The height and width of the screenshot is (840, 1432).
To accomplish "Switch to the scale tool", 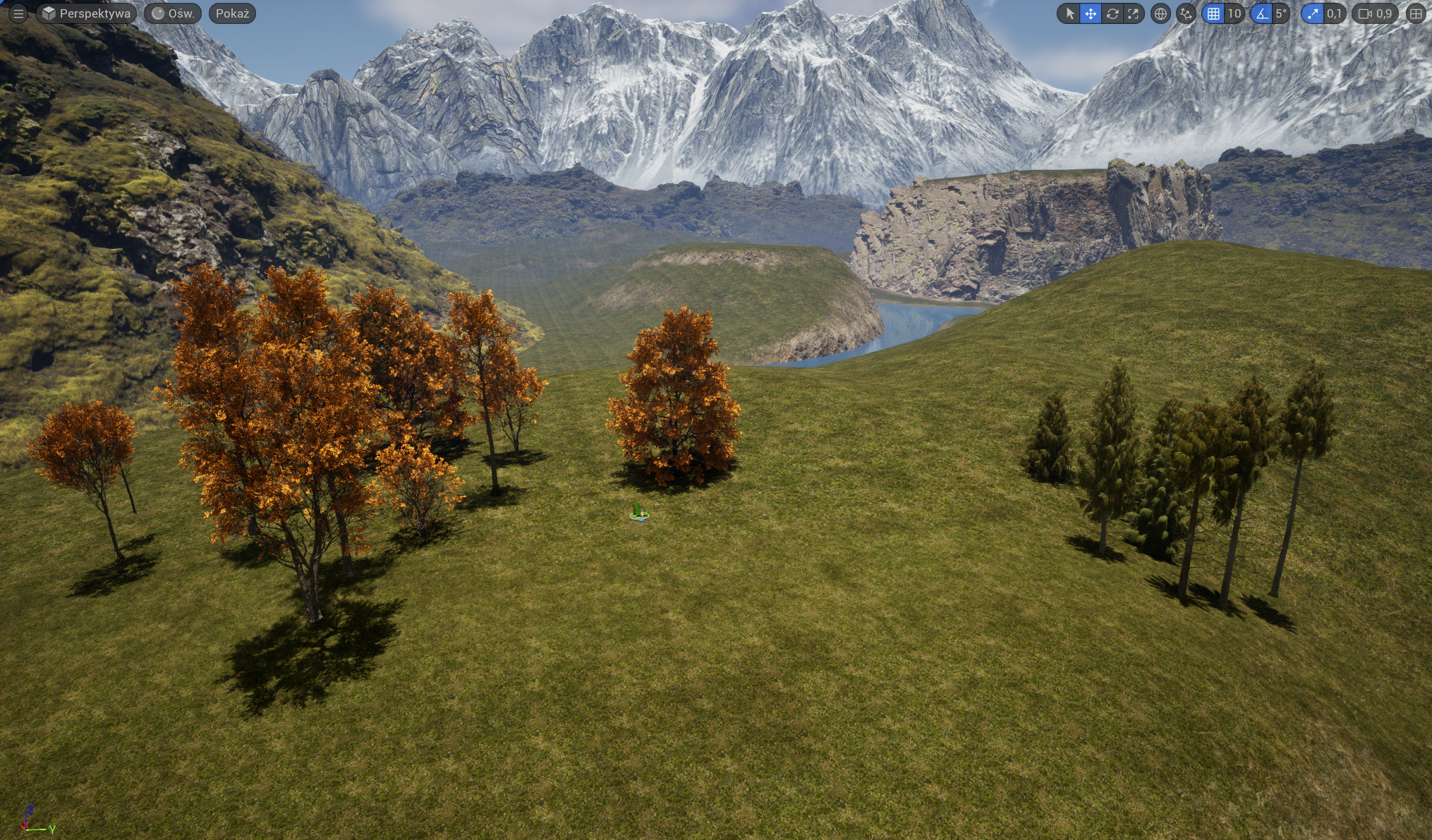I will coord(1133,13).
